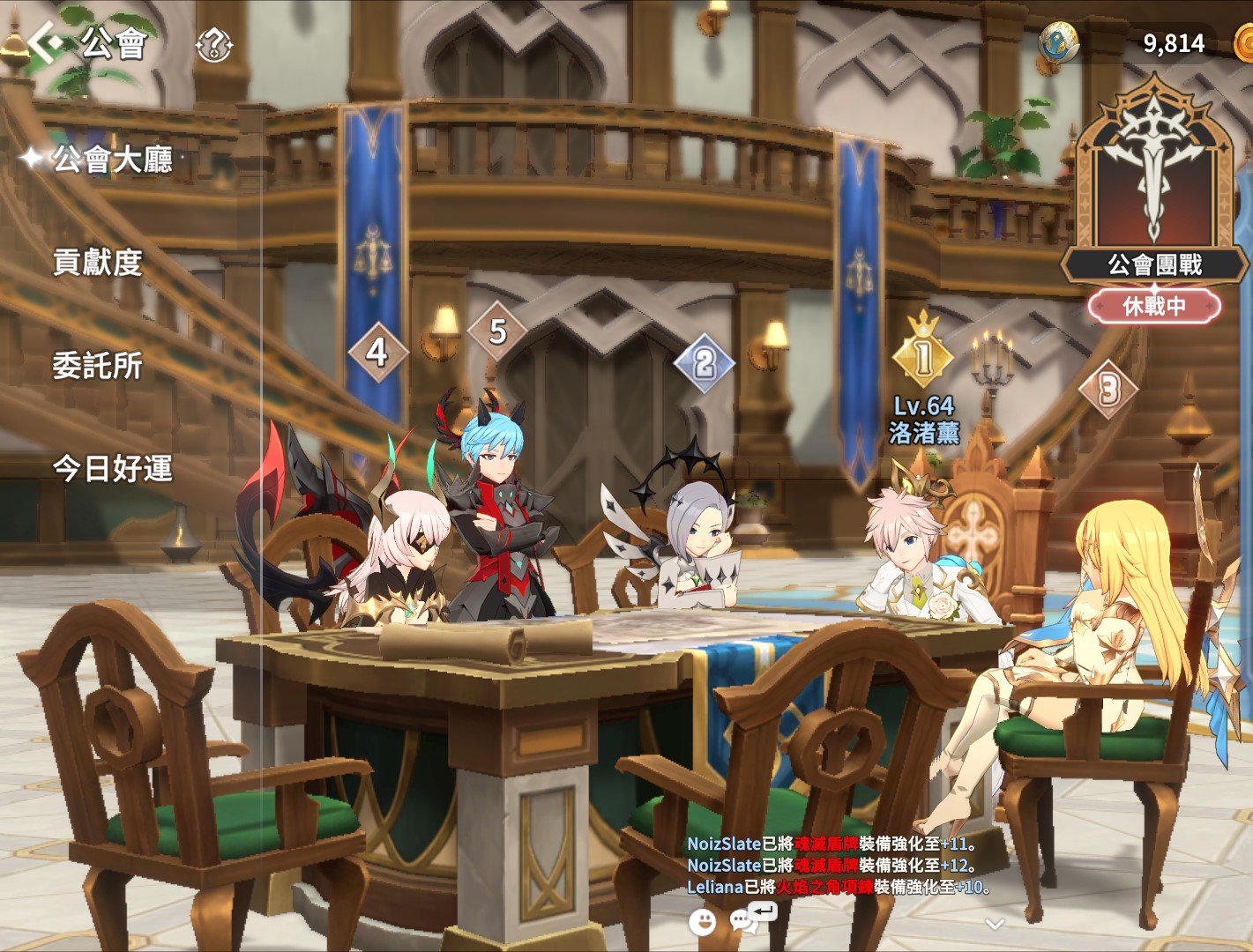Select the silver rank 2 member badge
This screenshot has height=952, width=1253.
(704, 362)
